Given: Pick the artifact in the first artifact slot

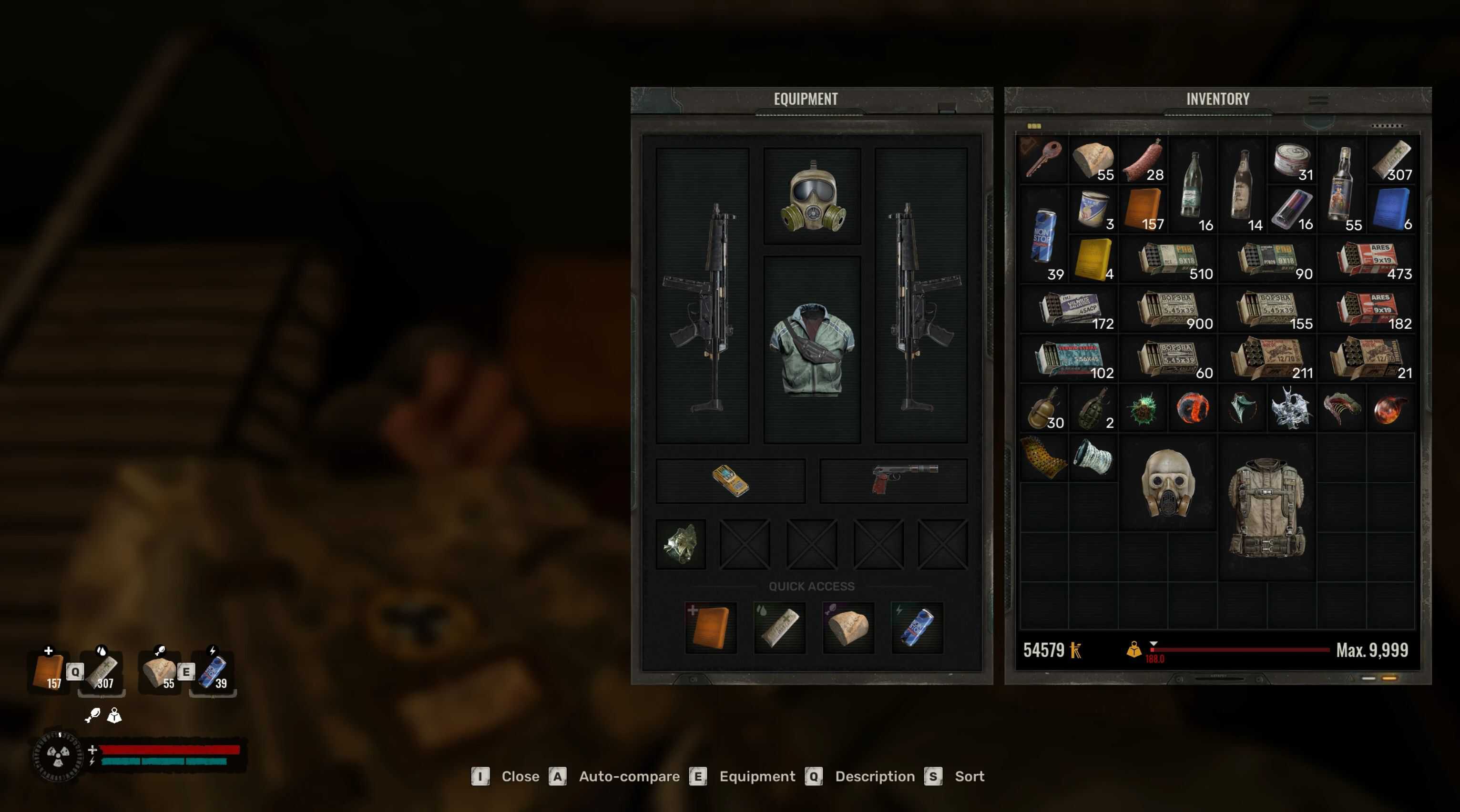Looking at the screenshot, I should point(681,544).
